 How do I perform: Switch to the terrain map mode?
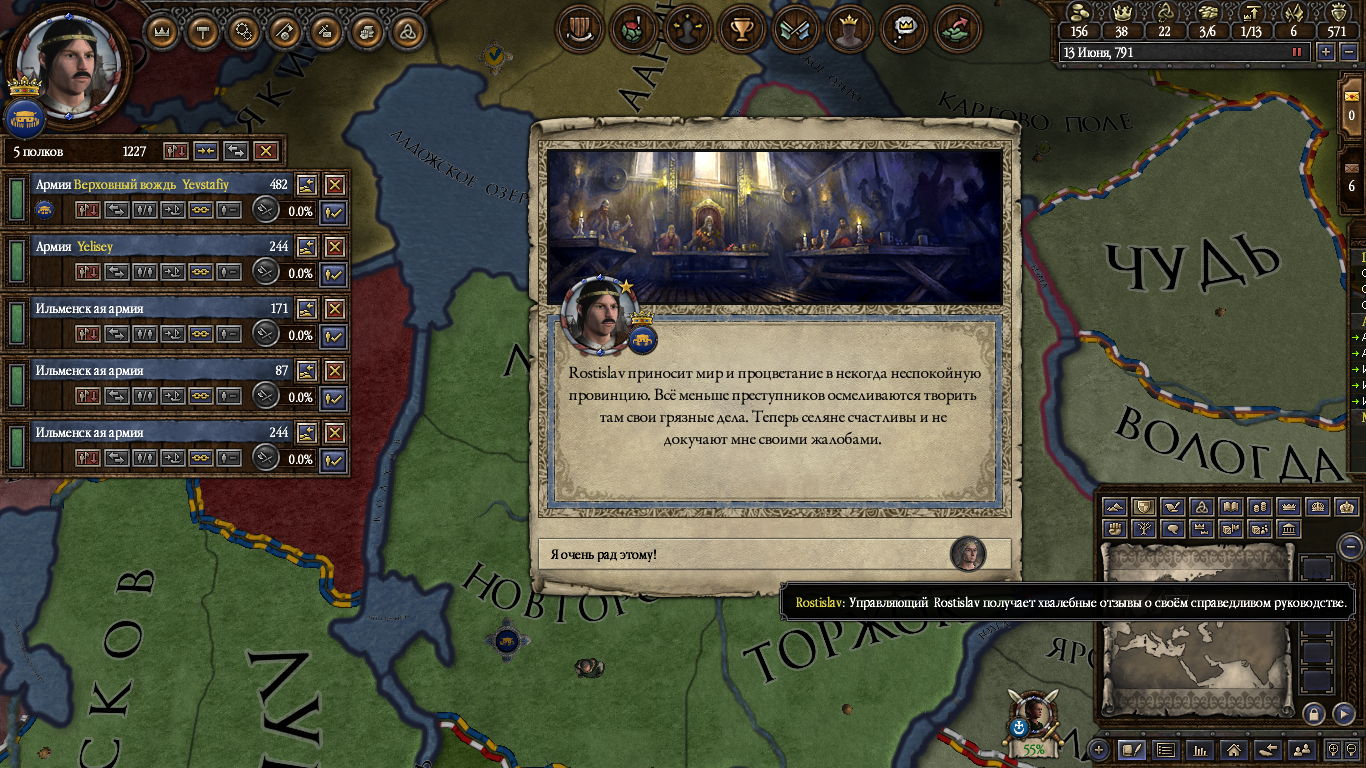1114,508
